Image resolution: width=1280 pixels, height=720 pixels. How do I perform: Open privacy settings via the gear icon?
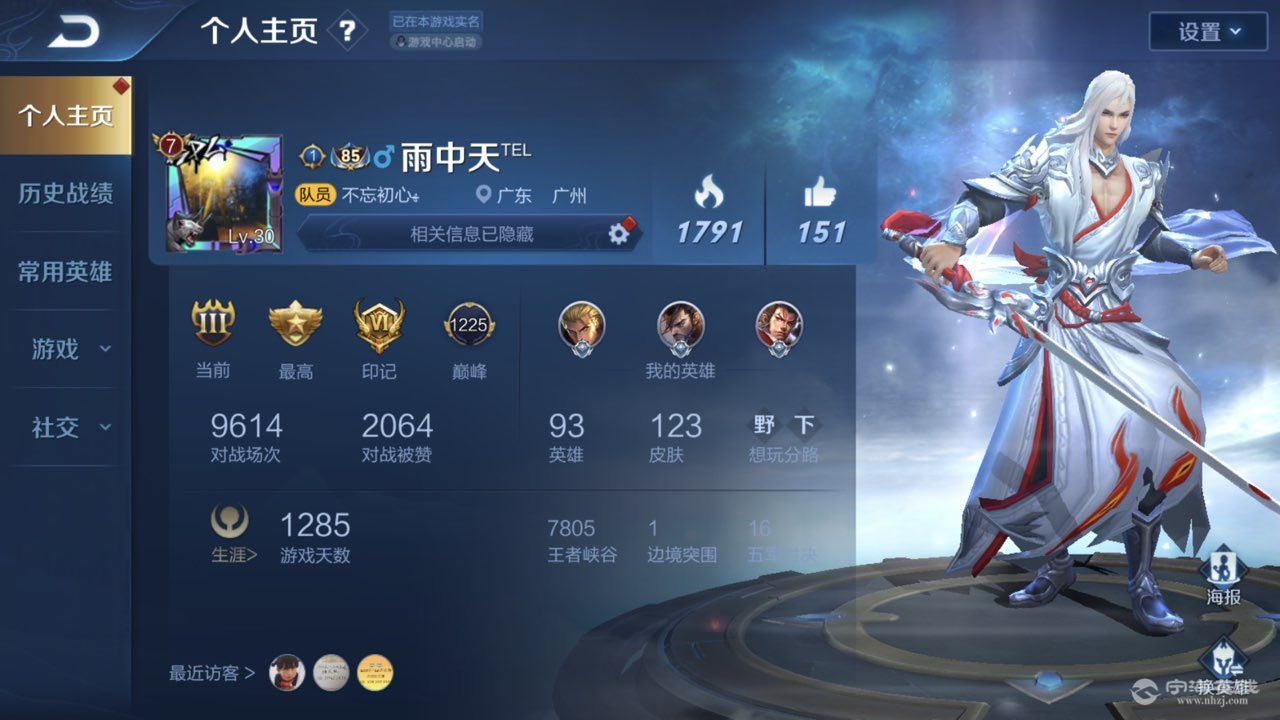620,233
